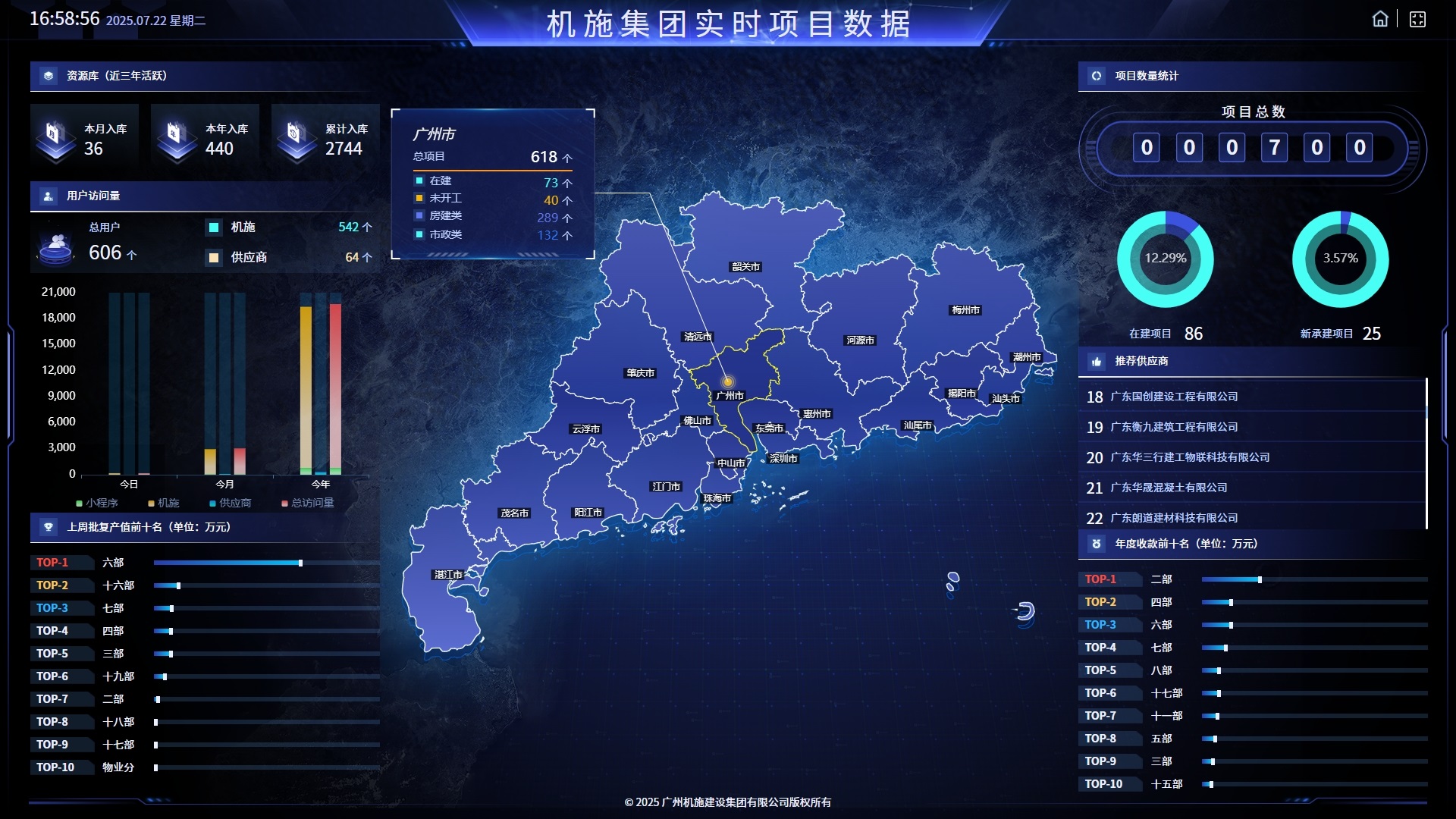1456x819 pixels.
Task: Click the trophy icon beside 上周批复产值前十名
Action: tap(49, 526)
